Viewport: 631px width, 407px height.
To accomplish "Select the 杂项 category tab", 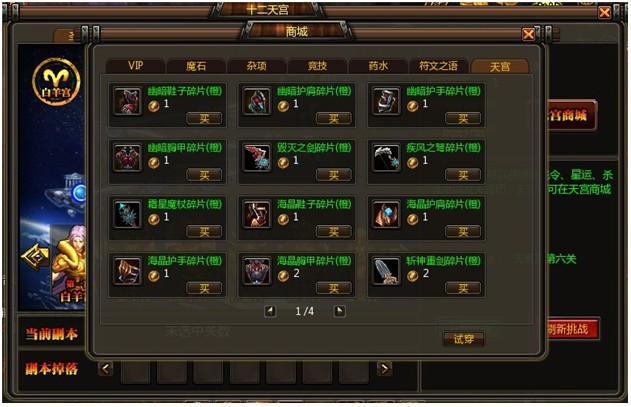I will [257, 66].
